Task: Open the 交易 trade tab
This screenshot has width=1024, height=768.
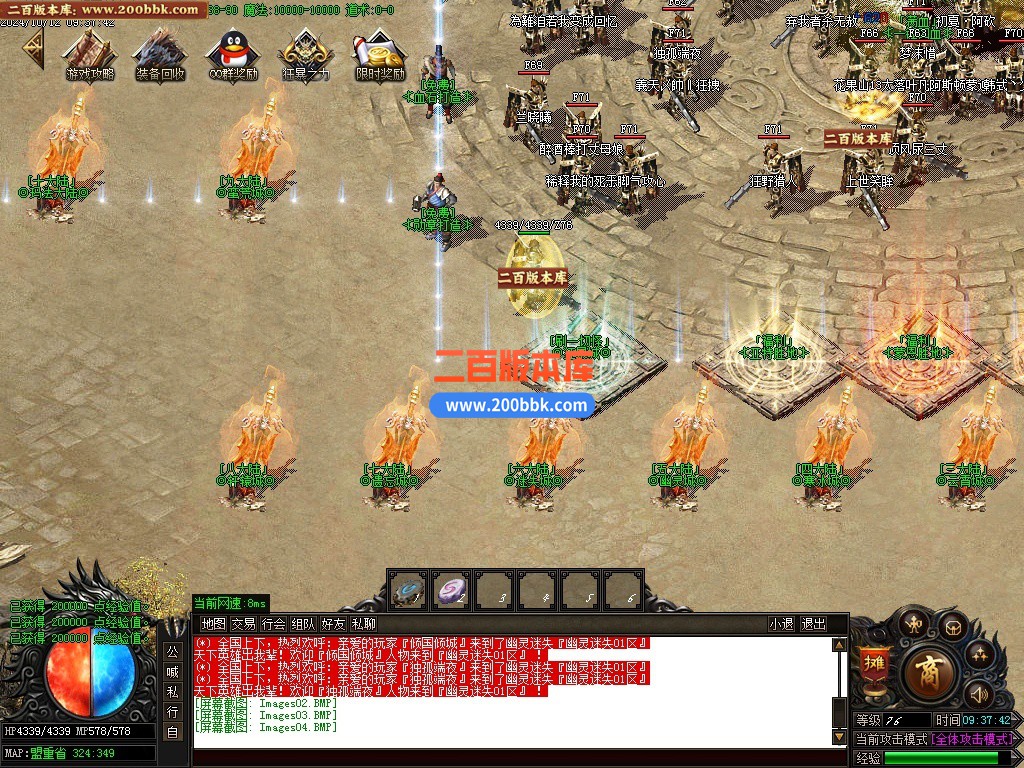Action: (243, 624)
